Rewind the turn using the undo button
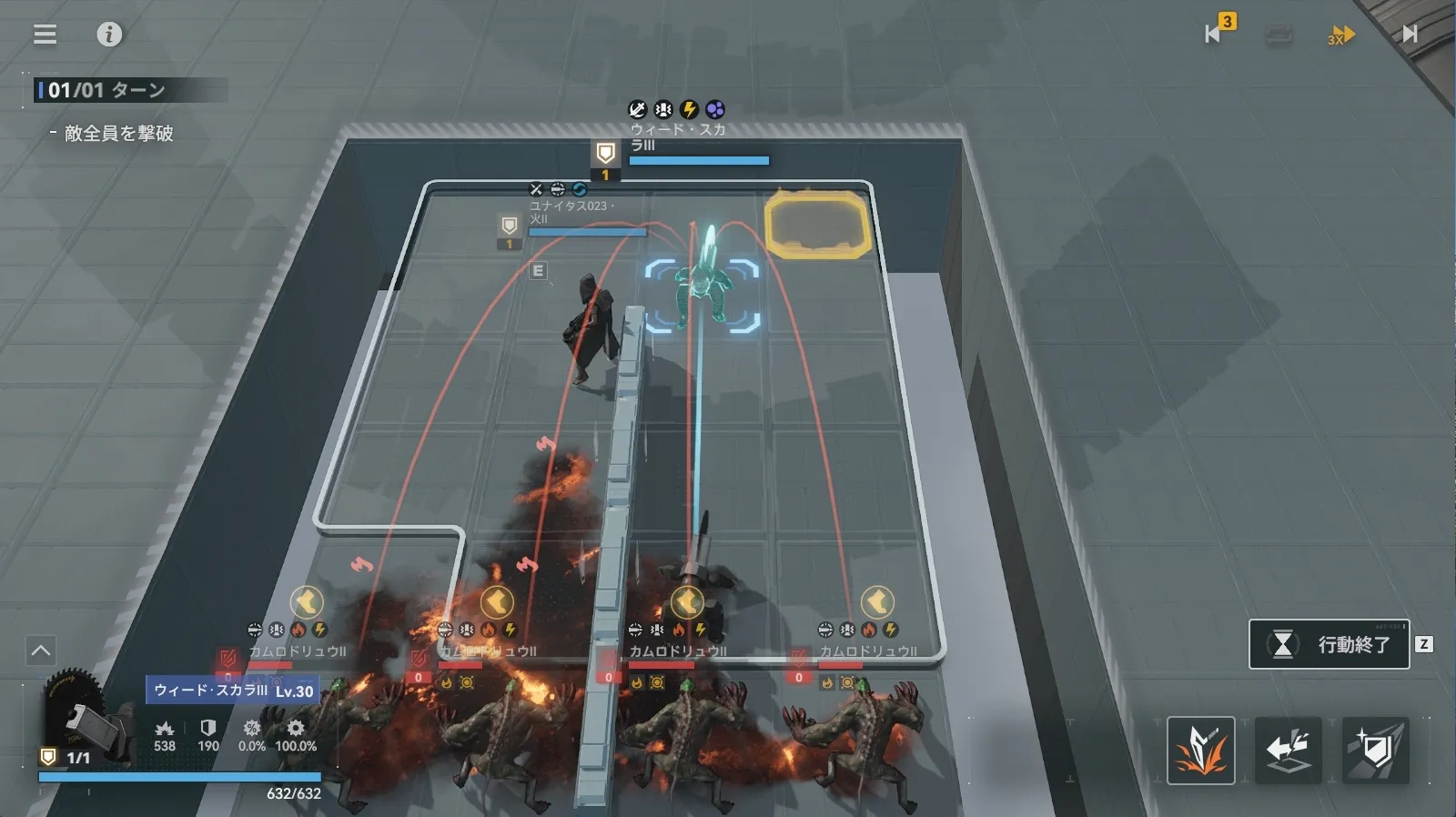The height and width of the screenshot is (817, 1456). coord(1214,34)
